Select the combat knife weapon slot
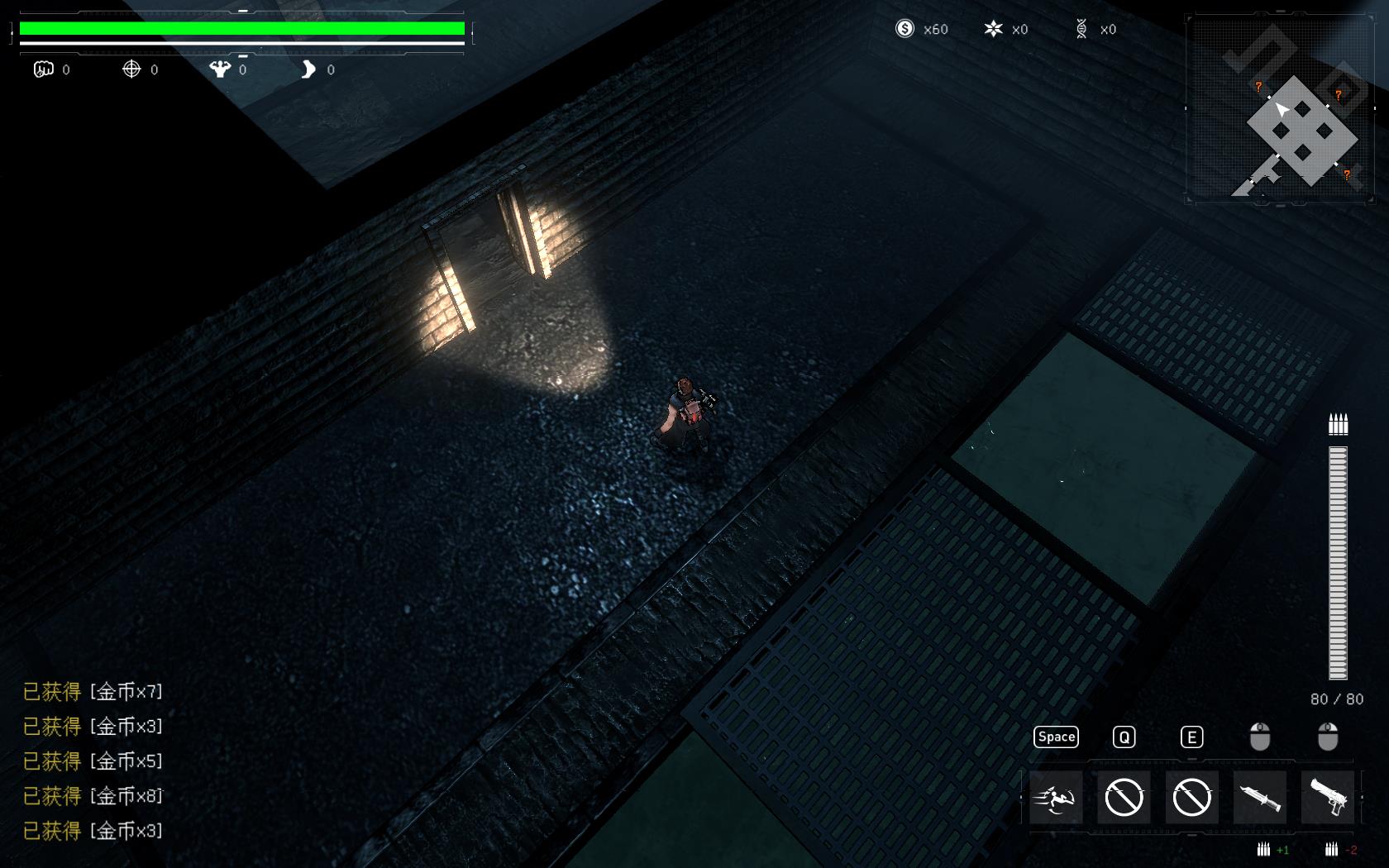 (x=1259, y=798)
